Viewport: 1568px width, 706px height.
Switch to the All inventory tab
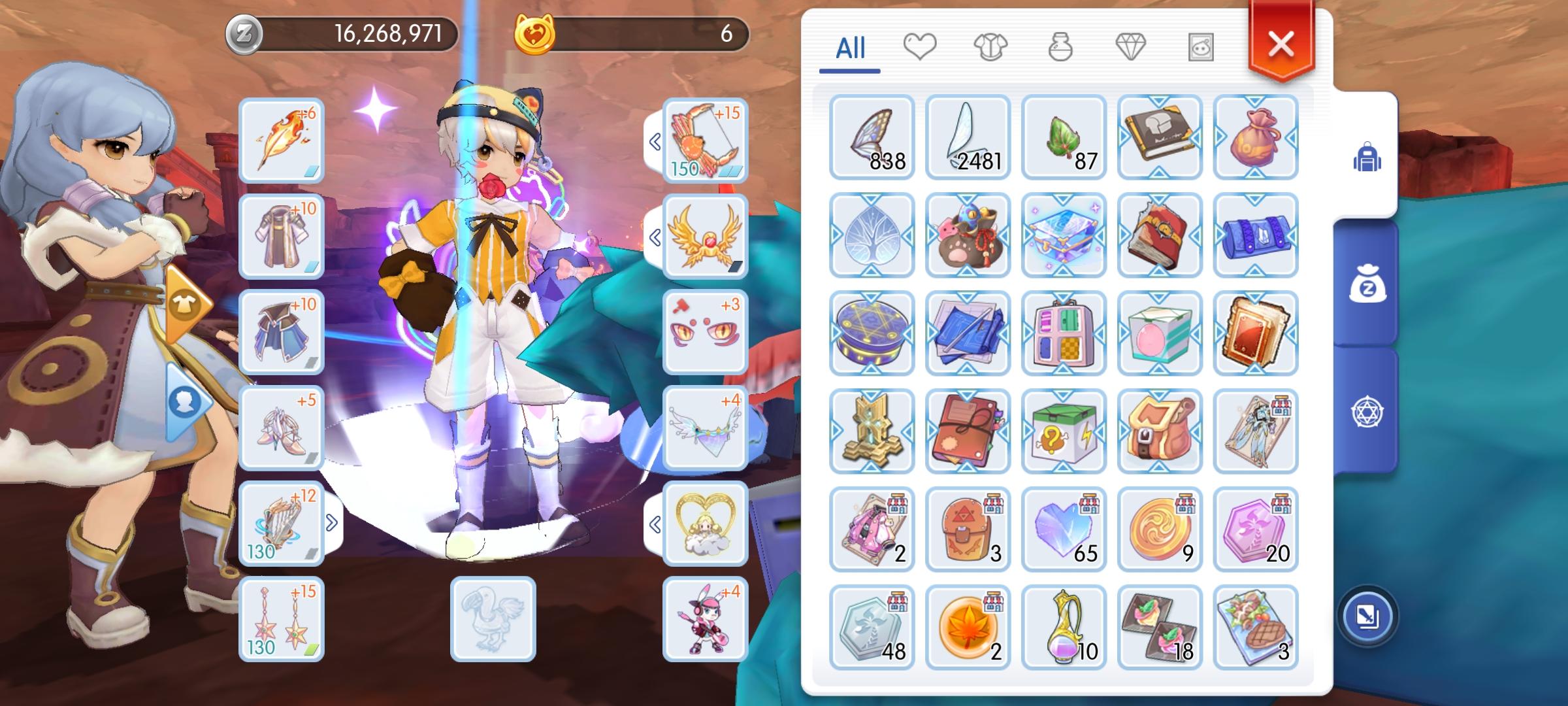click(x=851, y=46)
